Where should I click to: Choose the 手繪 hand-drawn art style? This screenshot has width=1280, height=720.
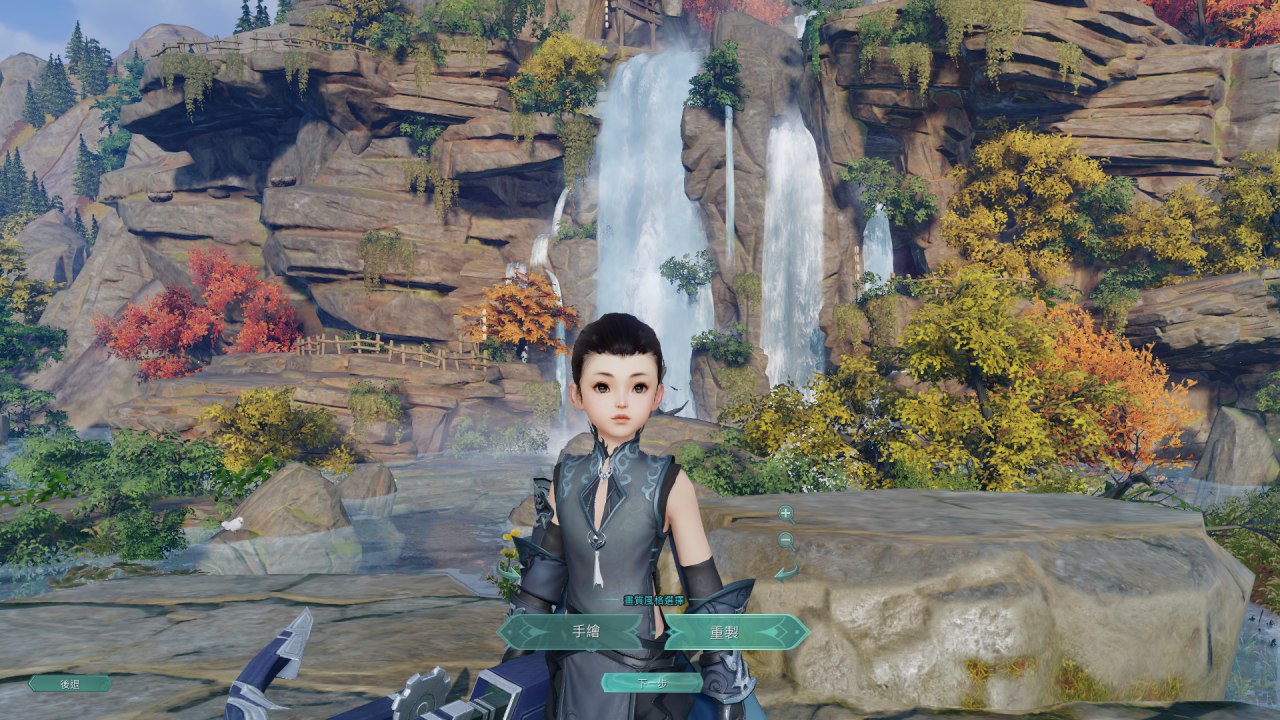[572, 632]
